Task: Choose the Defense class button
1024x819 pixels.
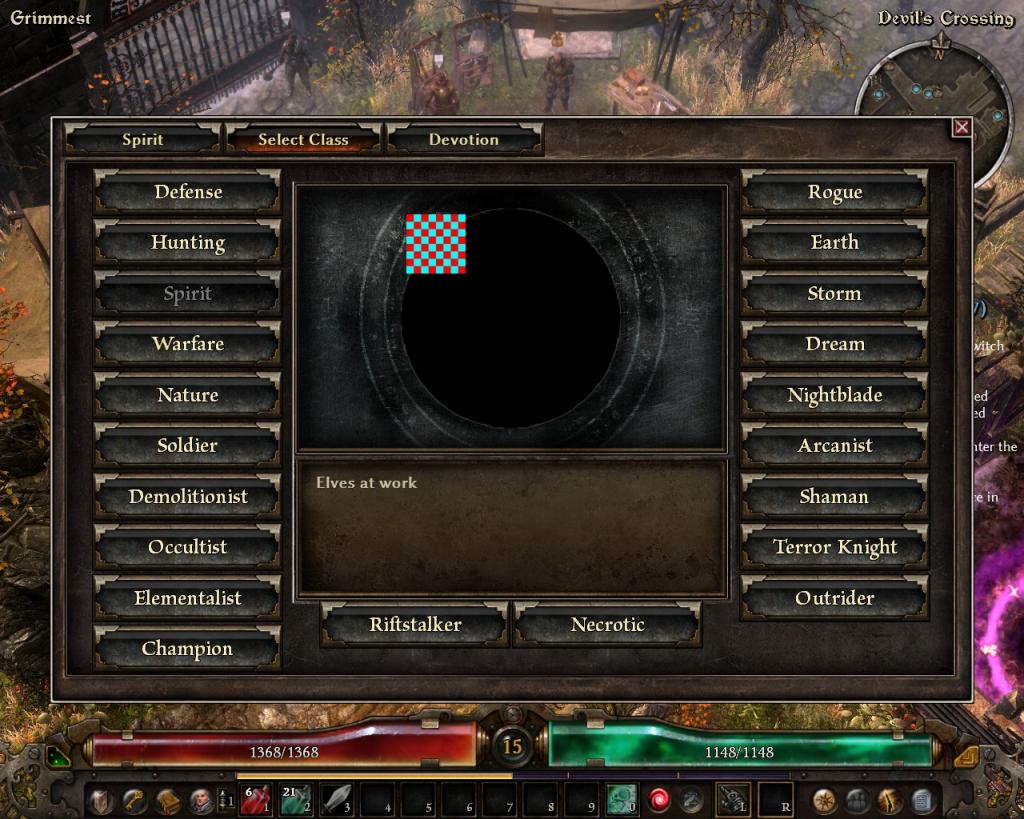Action: 187,192
